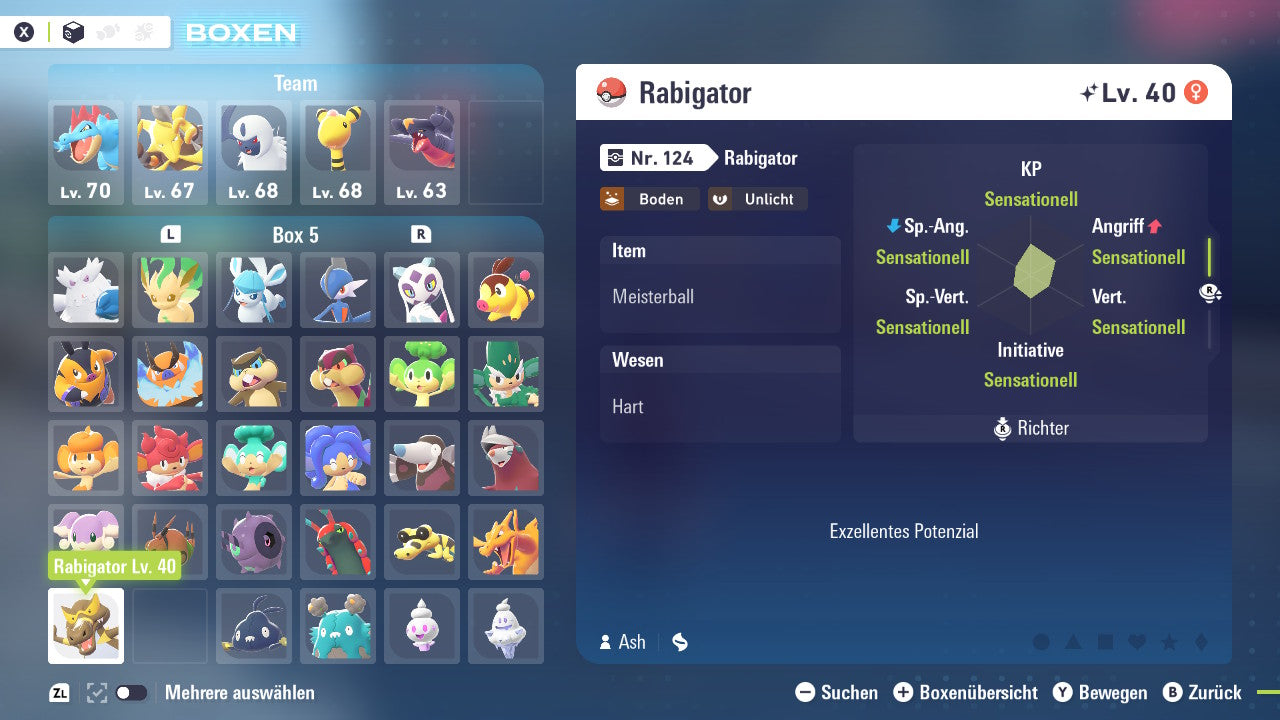1280x720 pixels.
Task: Click the X exit icon in the top-left bar
Action: (x=24, y=31)
